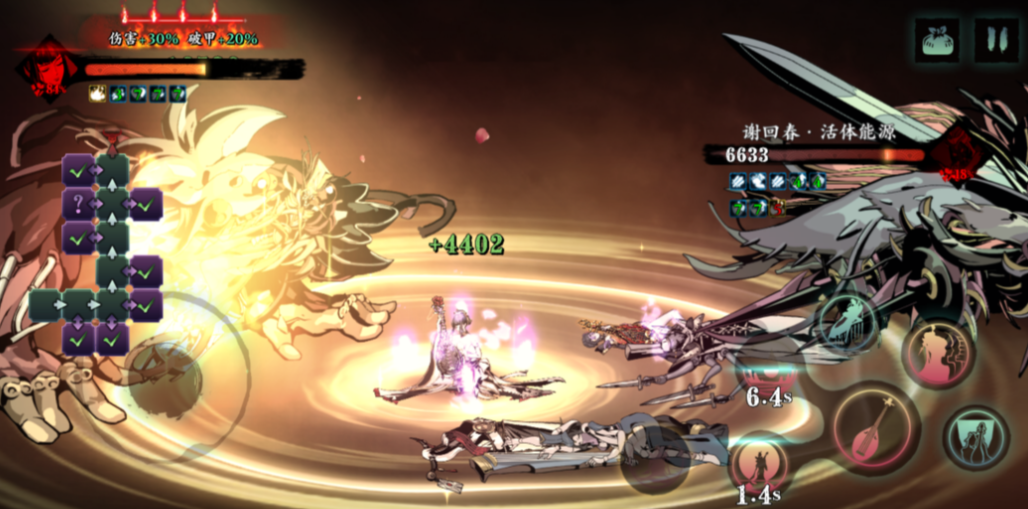Select the question mark room on map
Screen dimensions: 1028x509
pyautogui.click(x=78, y=204)
